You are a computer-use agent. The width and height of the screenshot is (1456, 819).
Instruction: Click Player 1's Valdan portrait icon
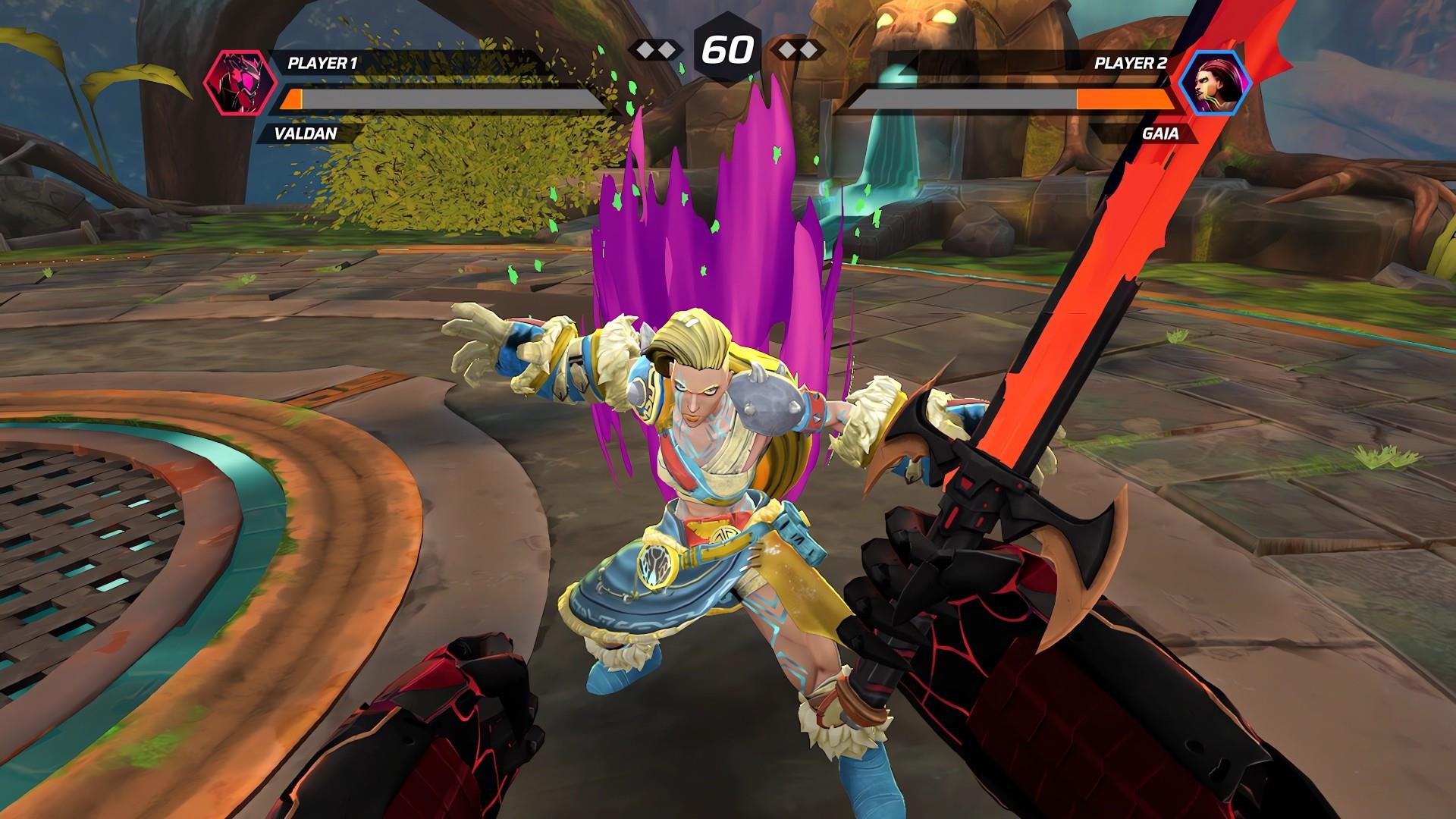click(x=236, y=83)
